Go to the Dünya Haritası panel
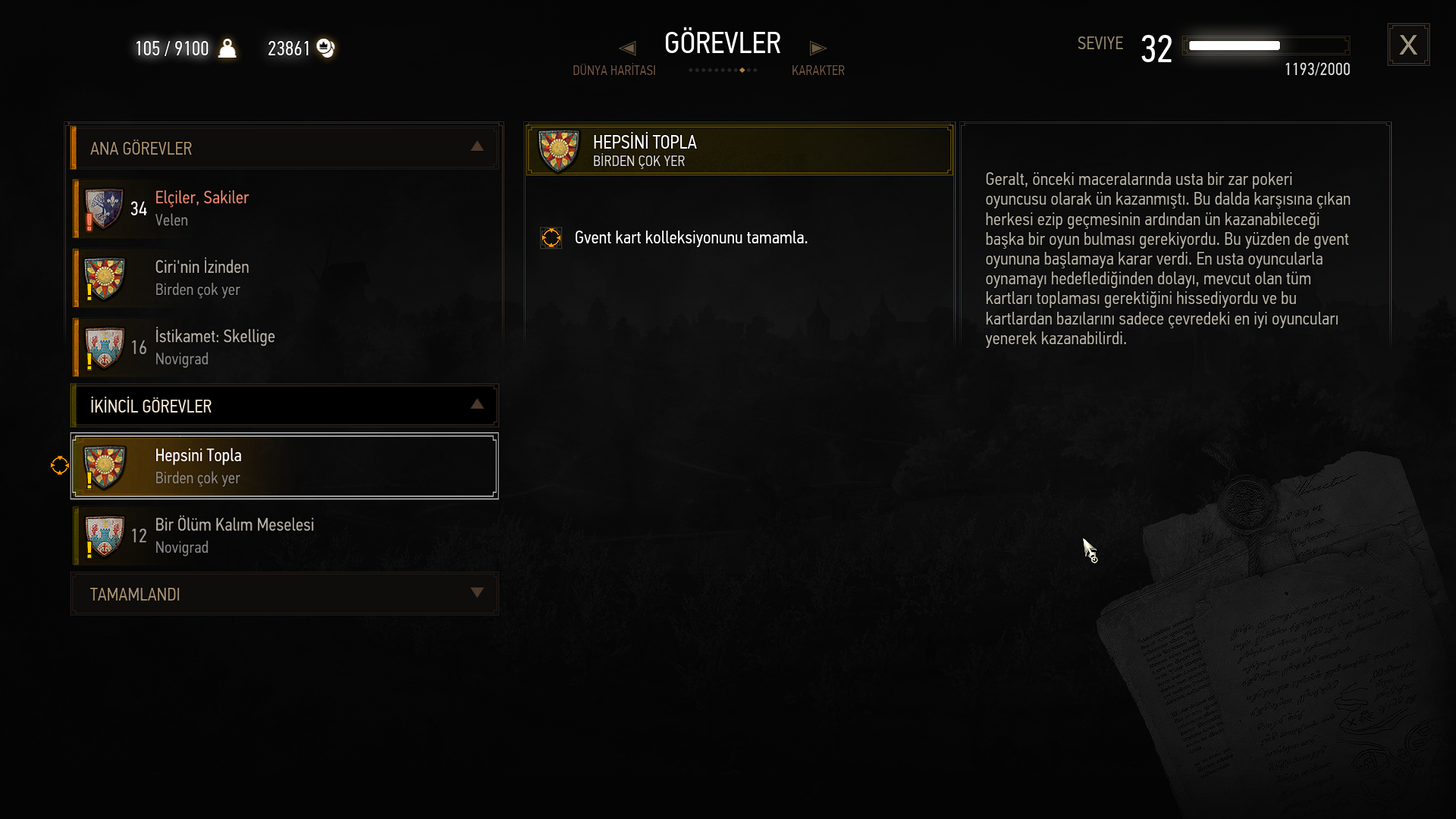Image resolution: width=1456 pixels, height=819 pixels. pyautogui.click(x=613, y=71)
